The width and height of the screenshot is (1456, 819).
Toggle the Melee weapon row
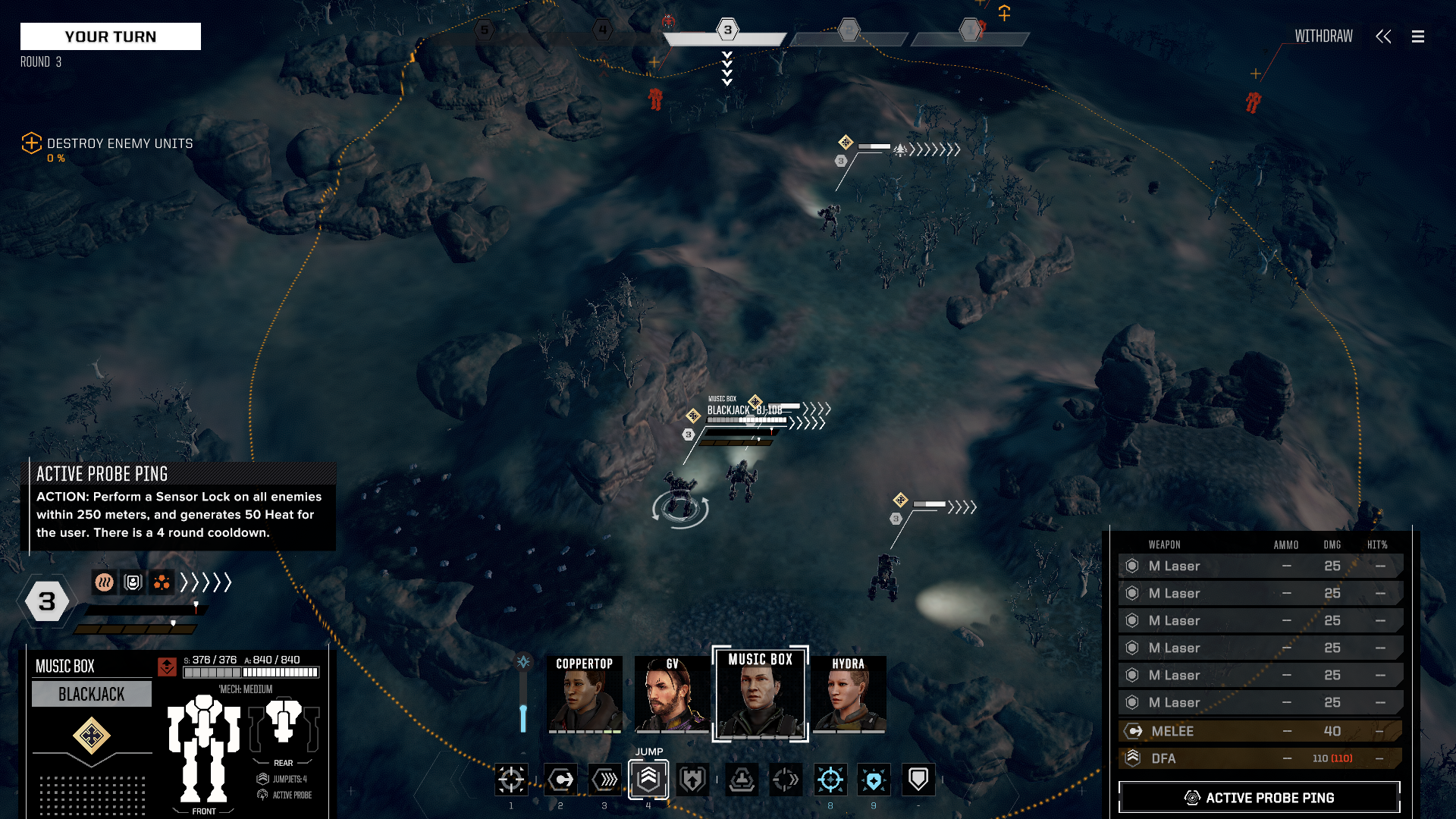click(x=1259, y=731)
